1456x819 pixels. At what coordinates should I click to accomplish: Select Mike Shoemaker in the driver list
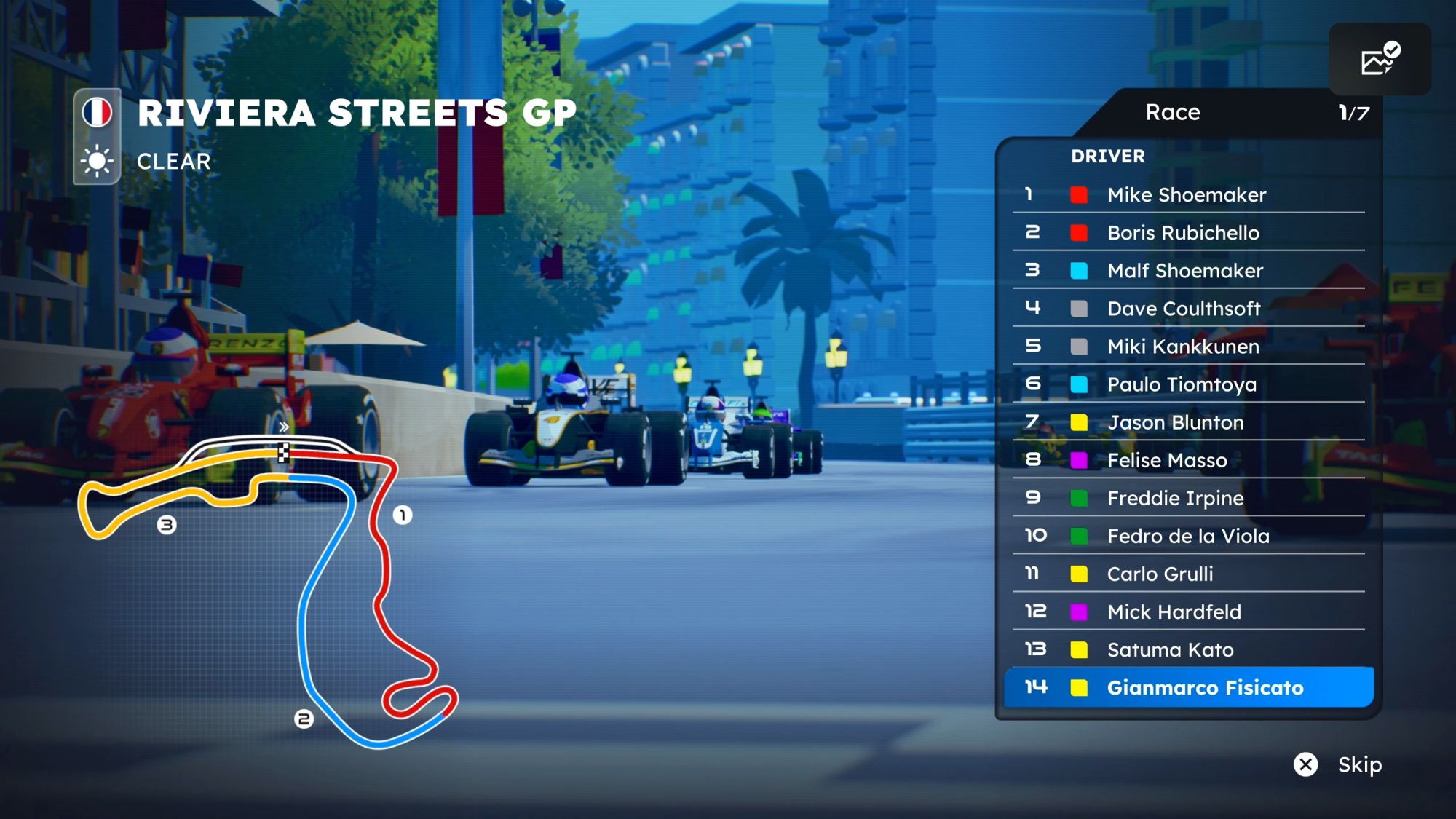(x=1187, y=194)
